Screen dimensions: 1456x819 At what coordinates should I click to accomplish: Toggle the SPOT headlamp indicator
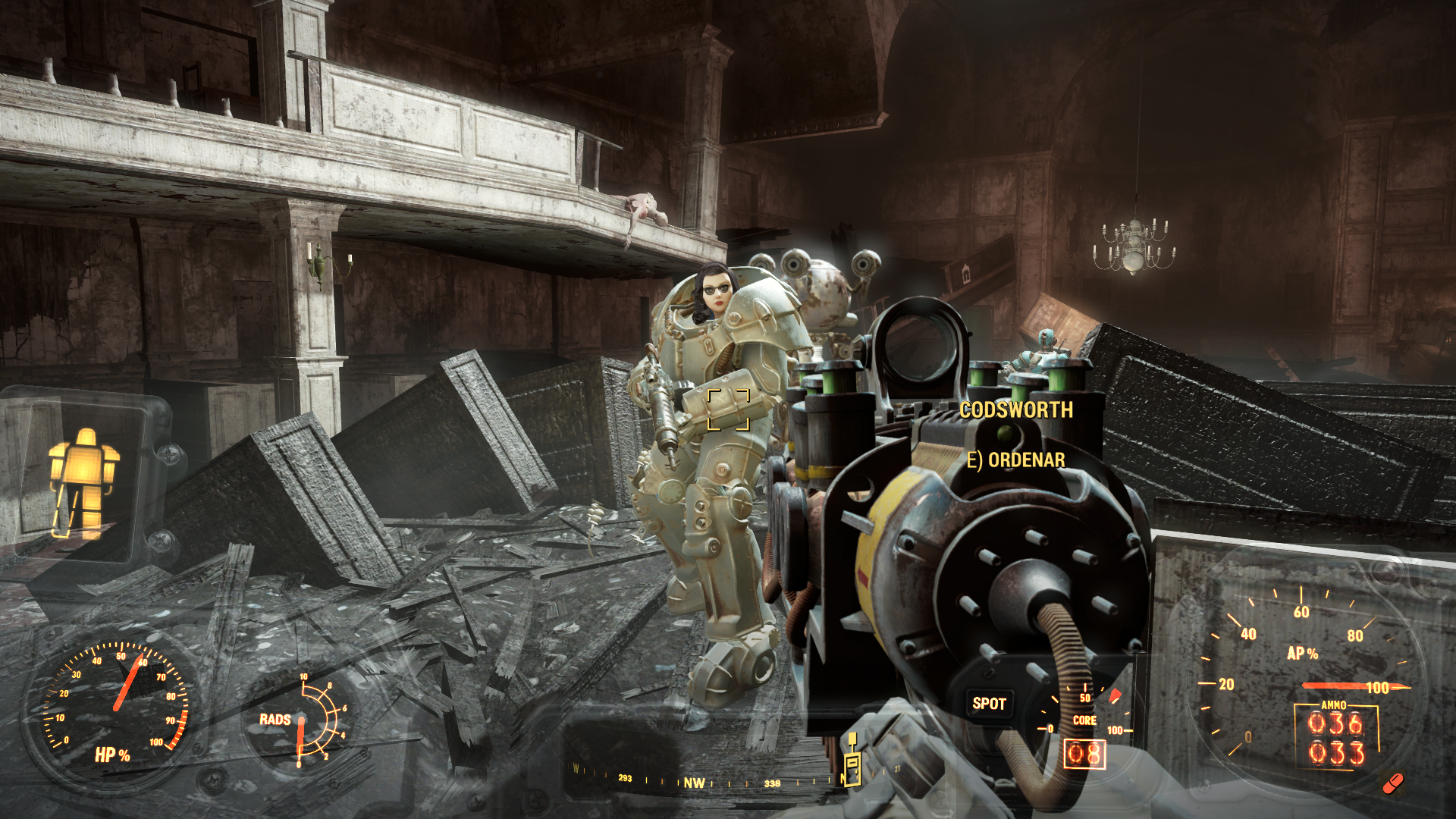(x=989, y=704)
